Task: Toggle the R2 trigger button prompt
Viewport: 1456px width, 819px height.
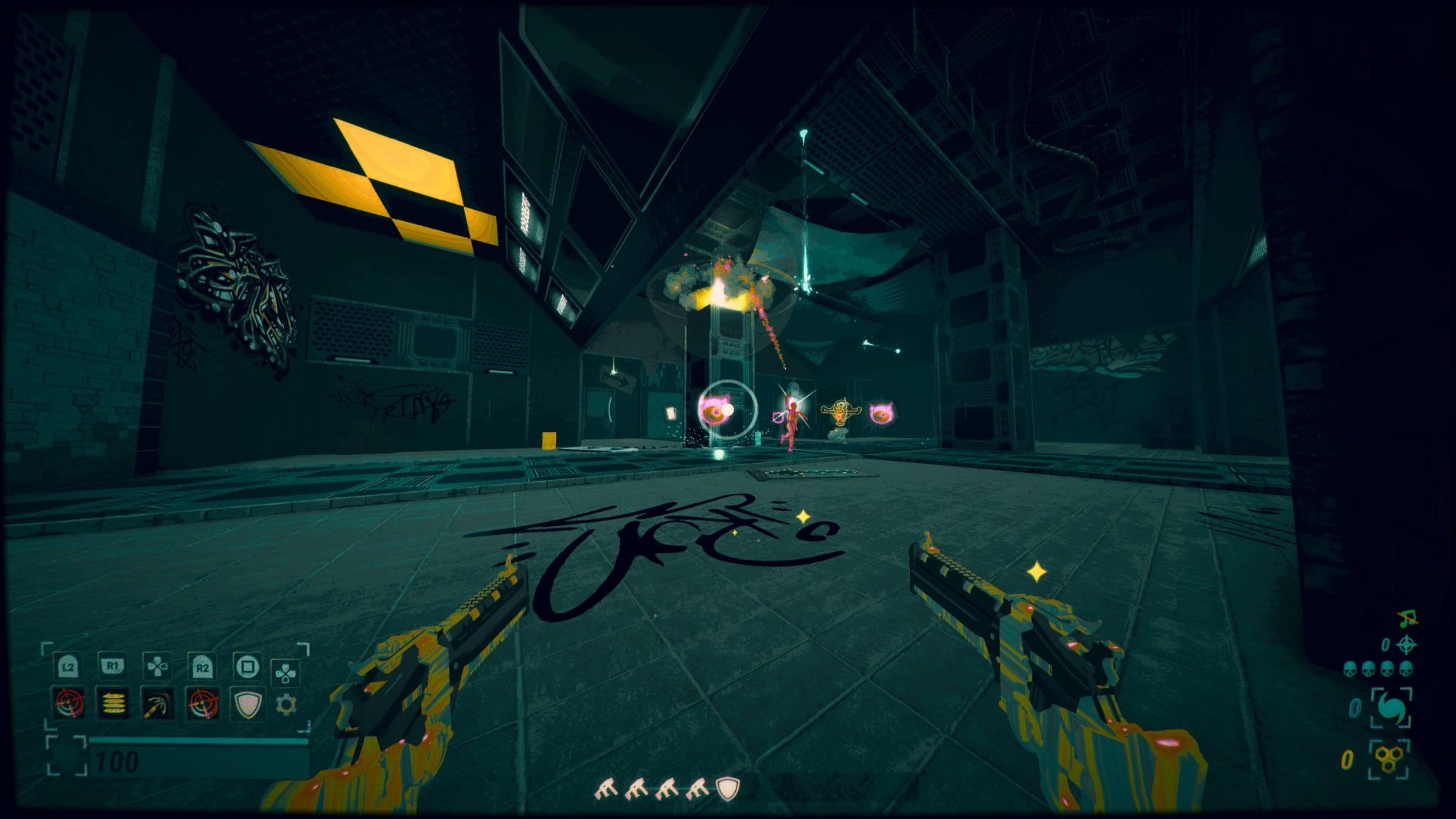Action: (201, 667)
